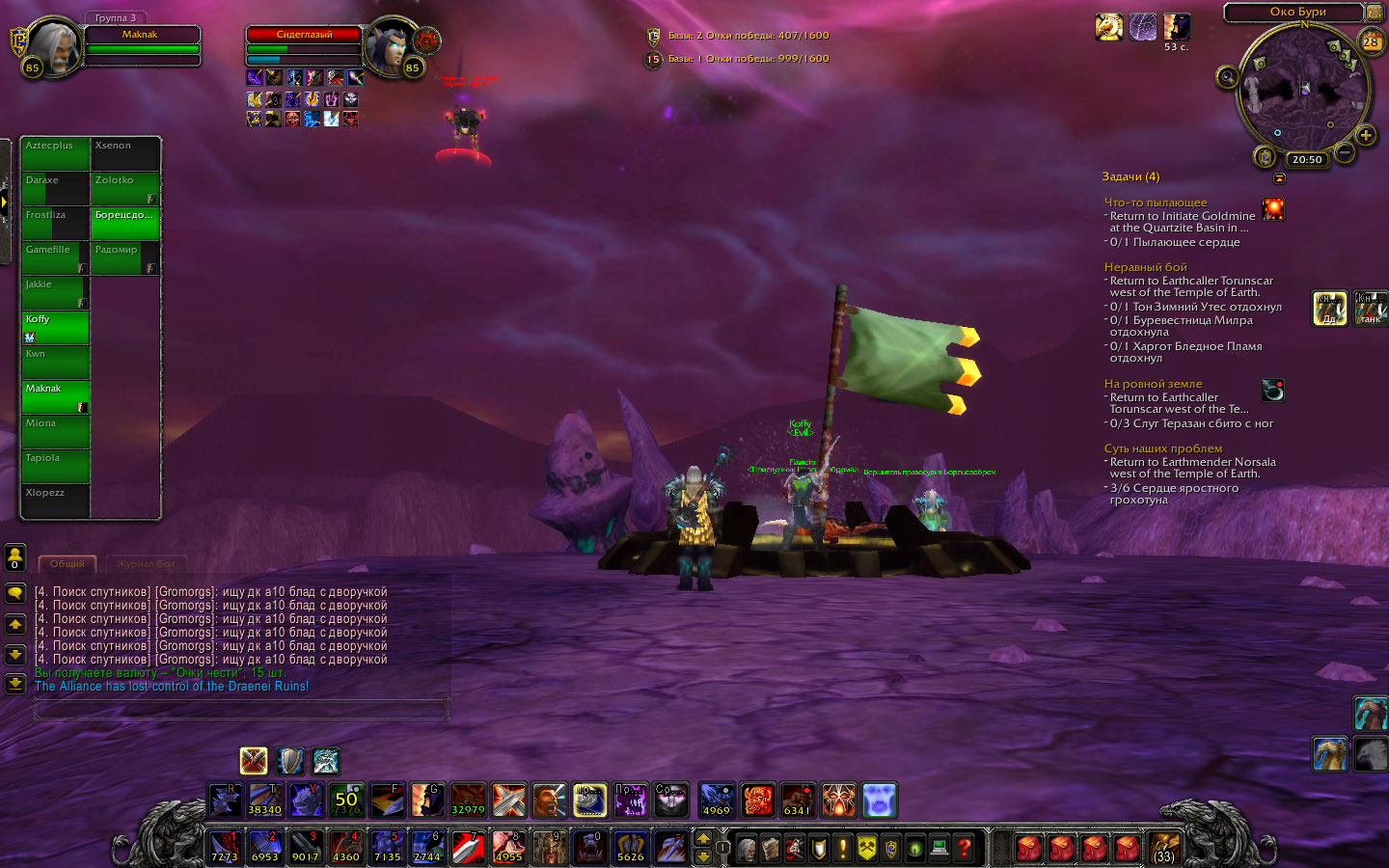This screenshot has width=1389, height=868.
Task: Select raid member Борецсдо… in raid frames
Action: (125, 223)
